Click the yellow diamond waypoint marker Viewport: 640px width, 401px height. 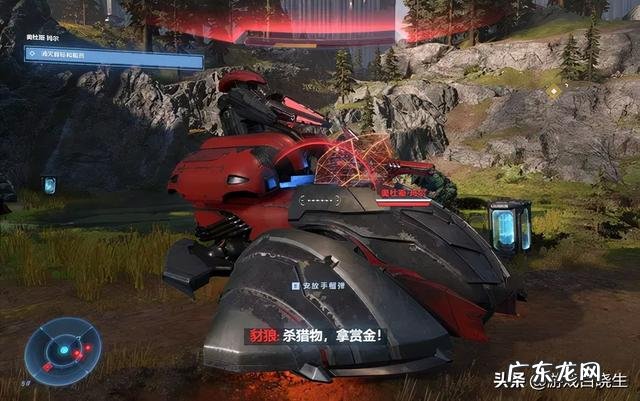(554, 92)
